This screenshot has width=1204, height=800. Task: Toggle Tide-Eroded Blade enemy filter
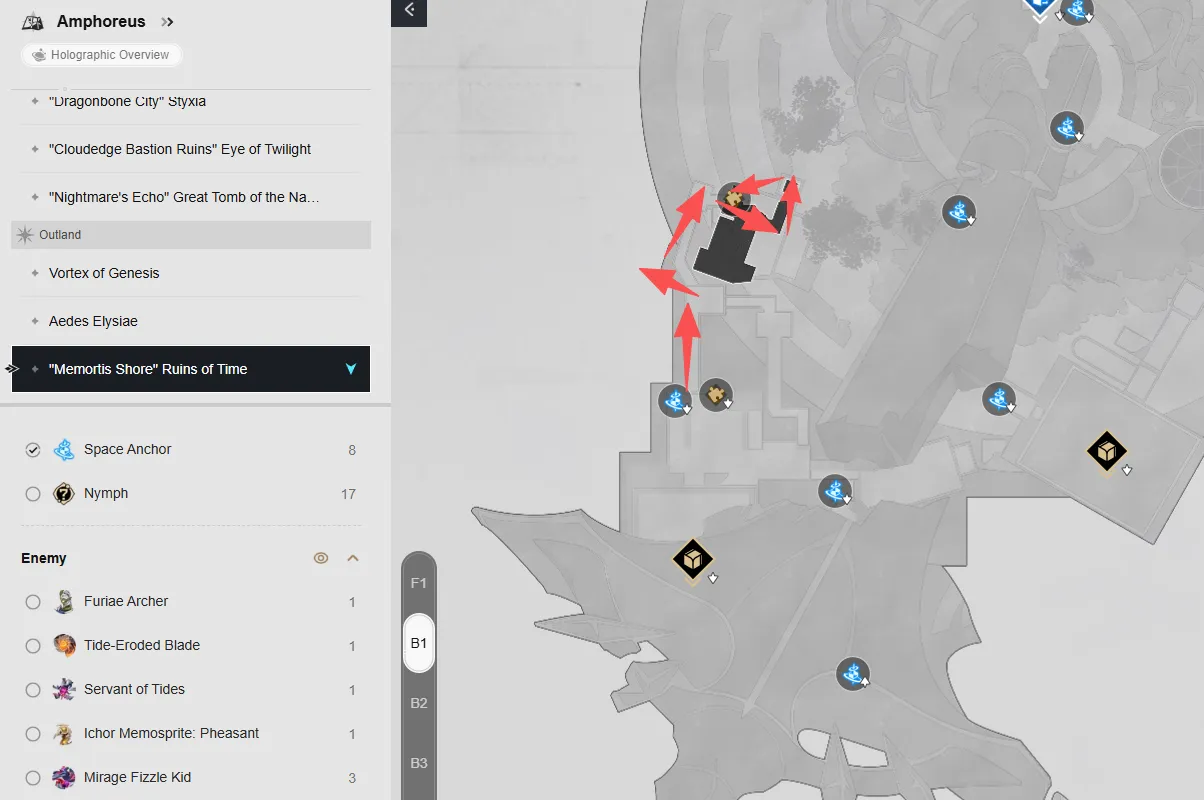(x=33, y=646)
